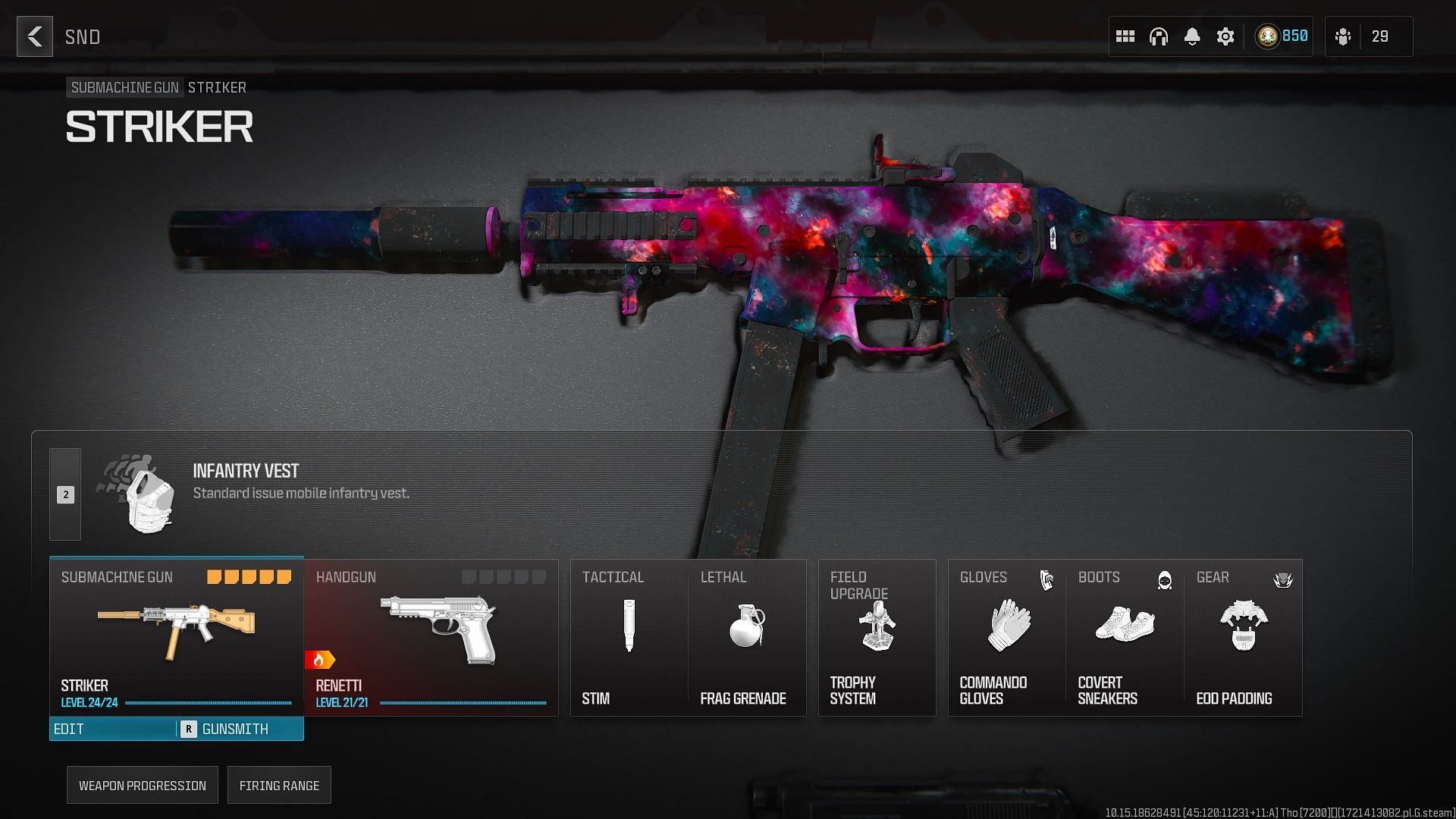Click Edit for the Striker weapon
1456x819 pixels.
tap(112, 729)
